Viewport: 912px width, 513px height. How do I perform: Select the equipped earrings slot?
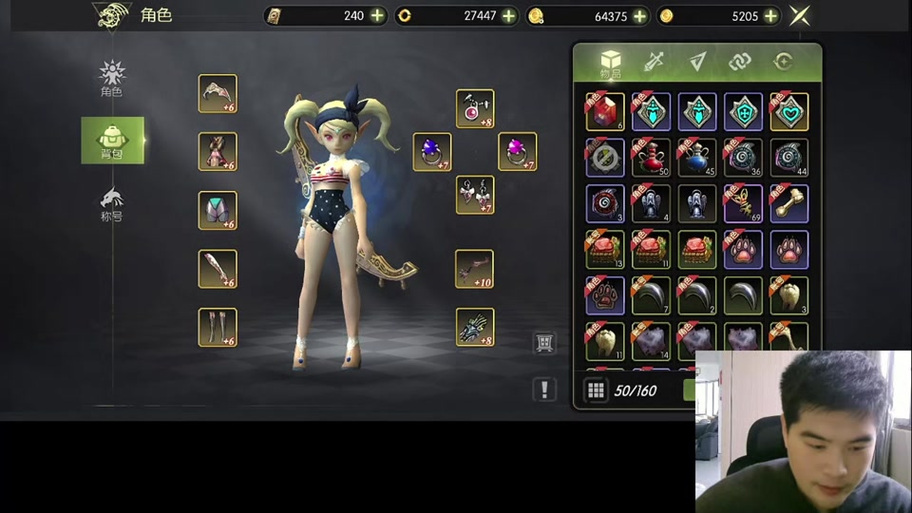(475, 194)
